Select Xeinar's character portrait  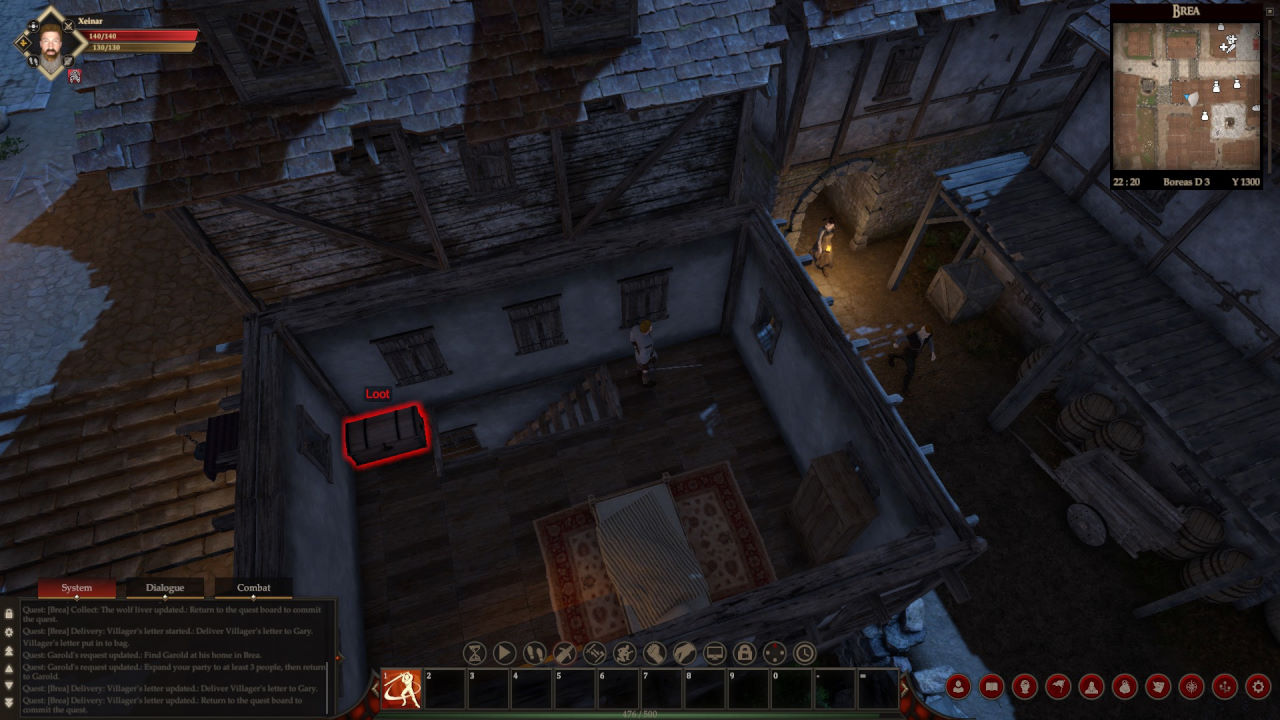point(50,43)
